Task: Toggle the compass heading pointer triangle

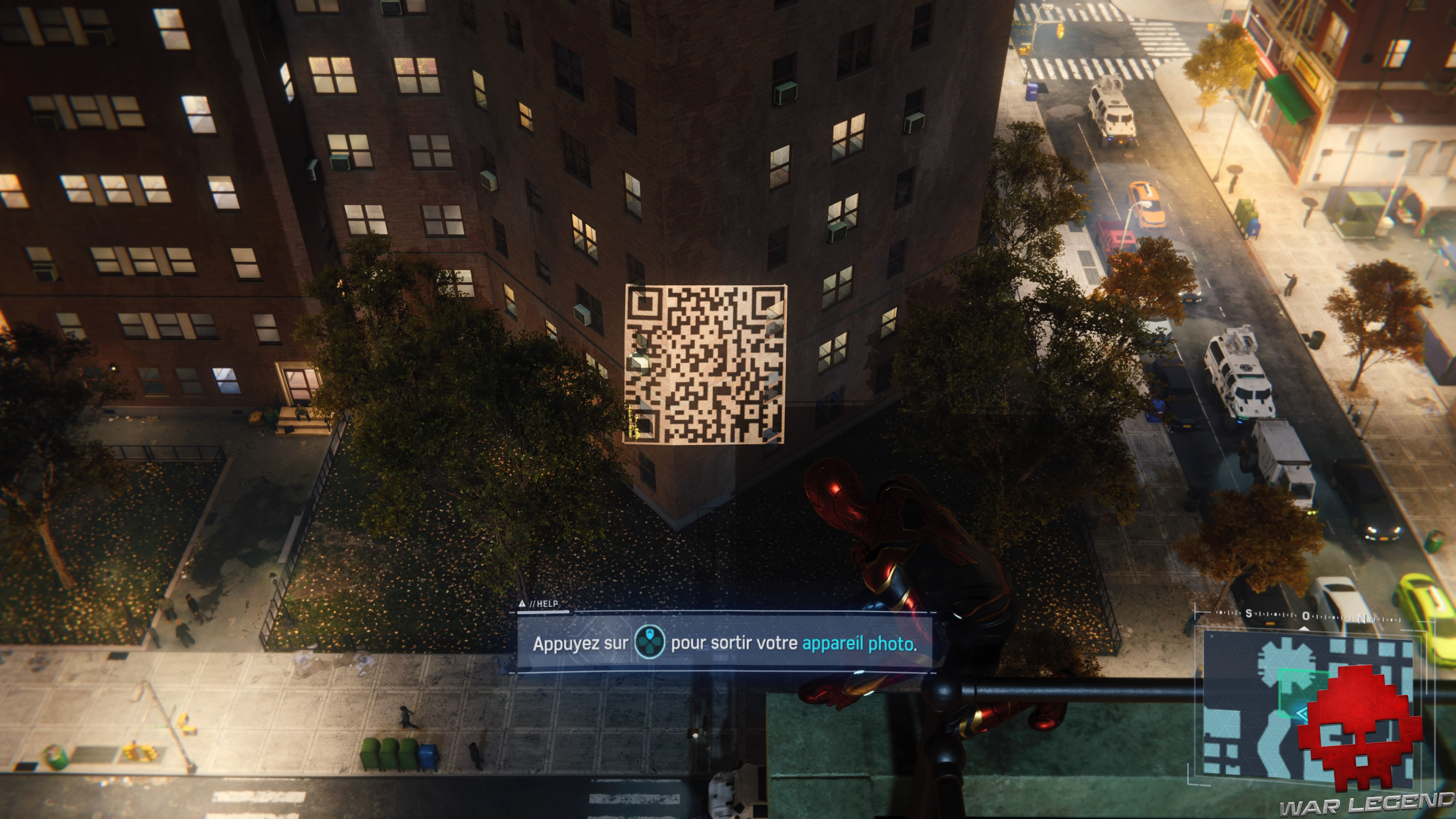Action: coord(1304,629)
